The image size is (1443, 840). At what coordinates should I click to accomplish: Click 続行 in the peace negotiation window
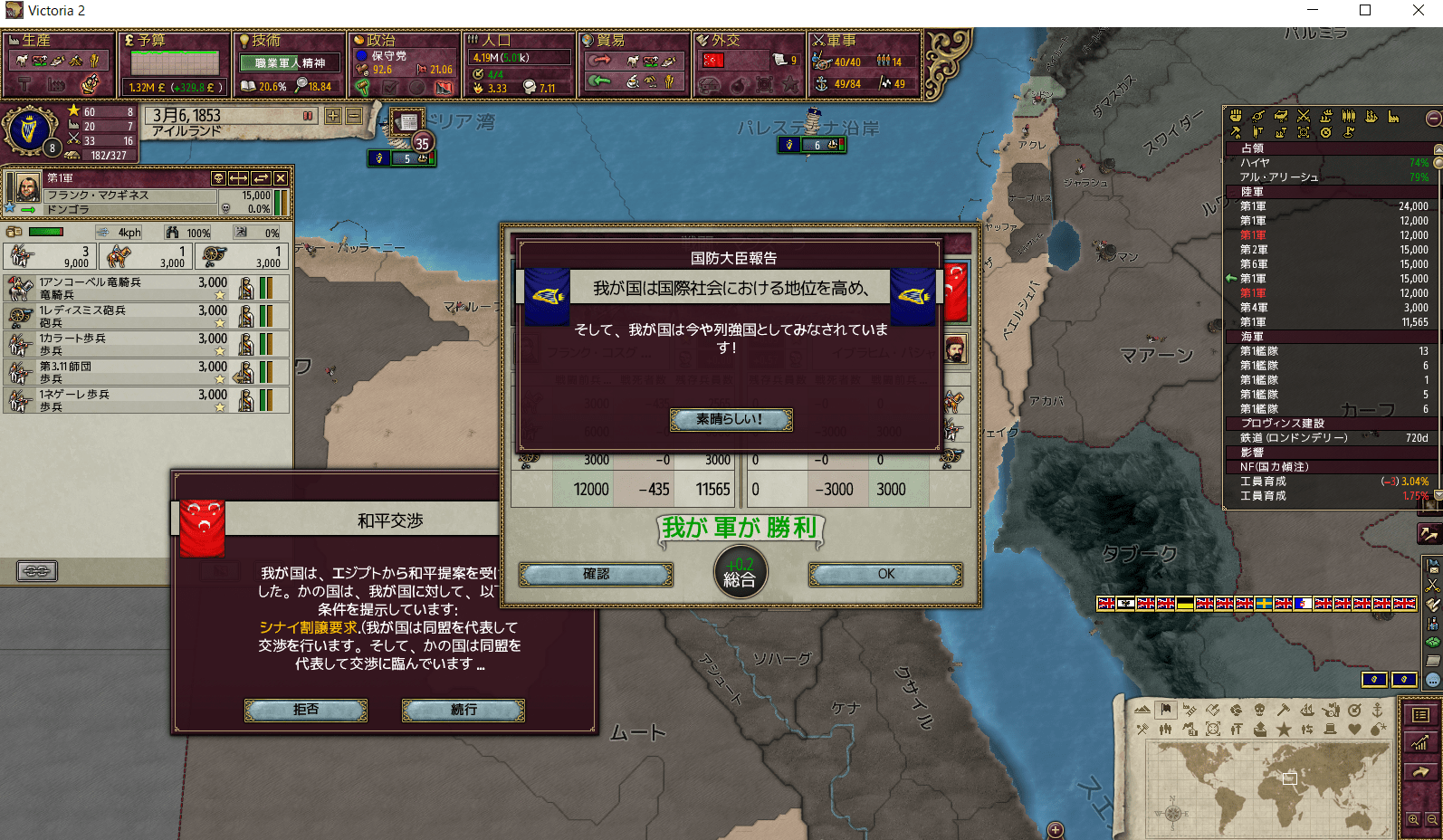click(x=463, y=711)
